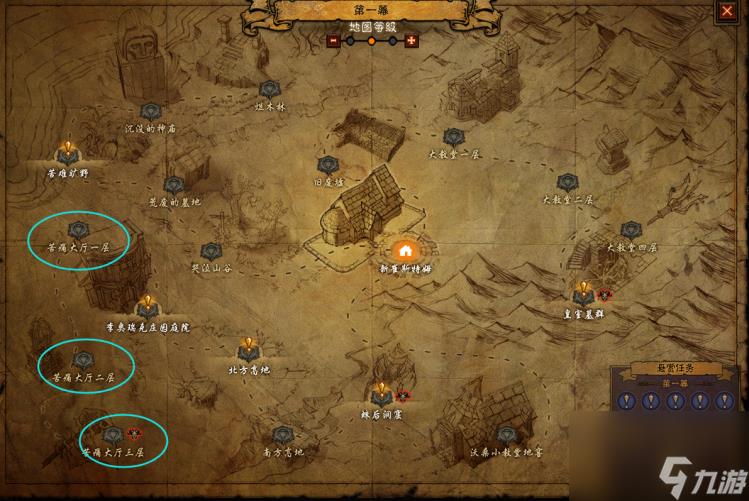Select the 苦痛大厅一层 waypoint
The width and height of the screenshot is (749, 501).
(80, 230)
